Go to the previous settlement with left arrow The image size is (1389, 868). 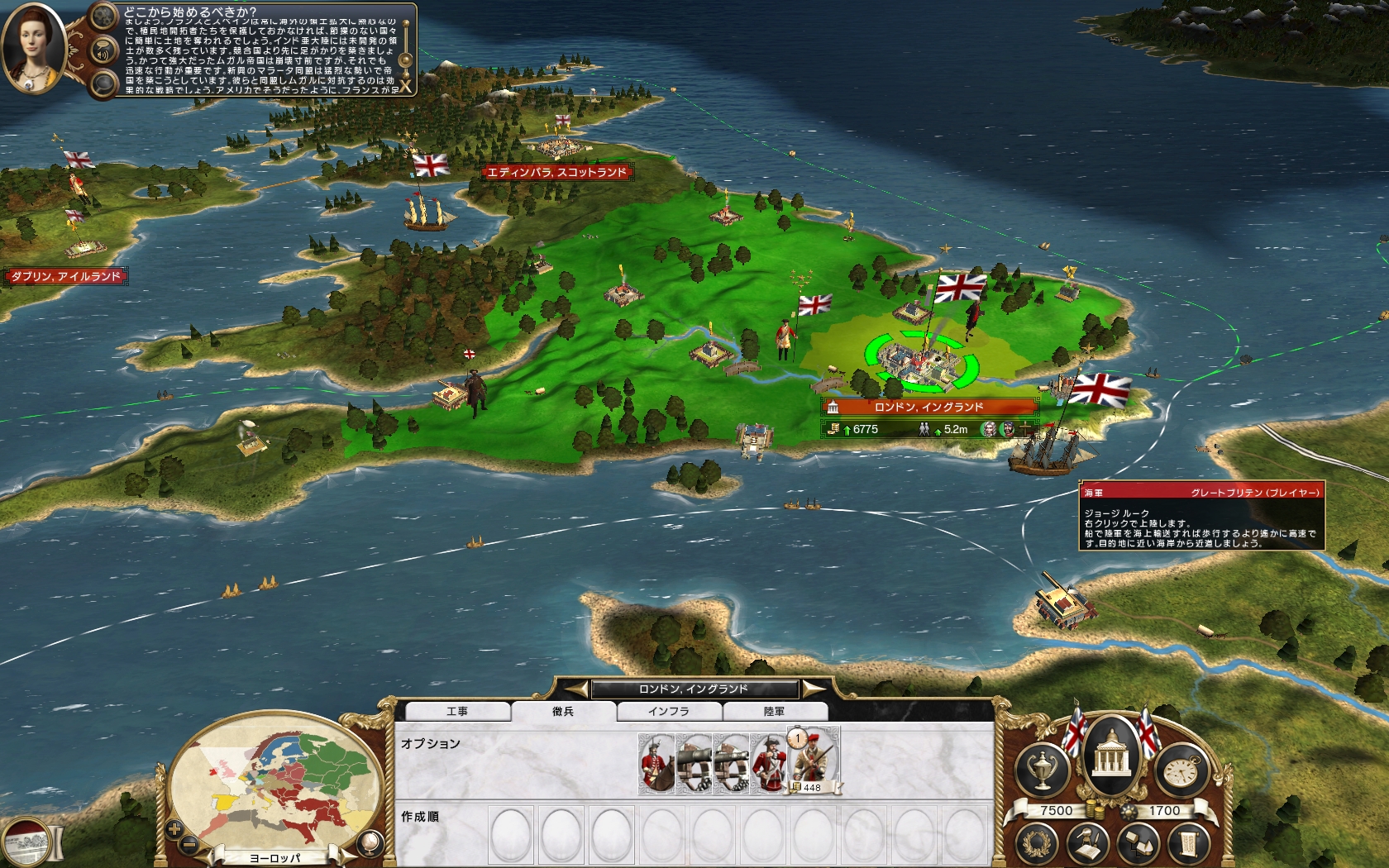[x=575, y=689]
